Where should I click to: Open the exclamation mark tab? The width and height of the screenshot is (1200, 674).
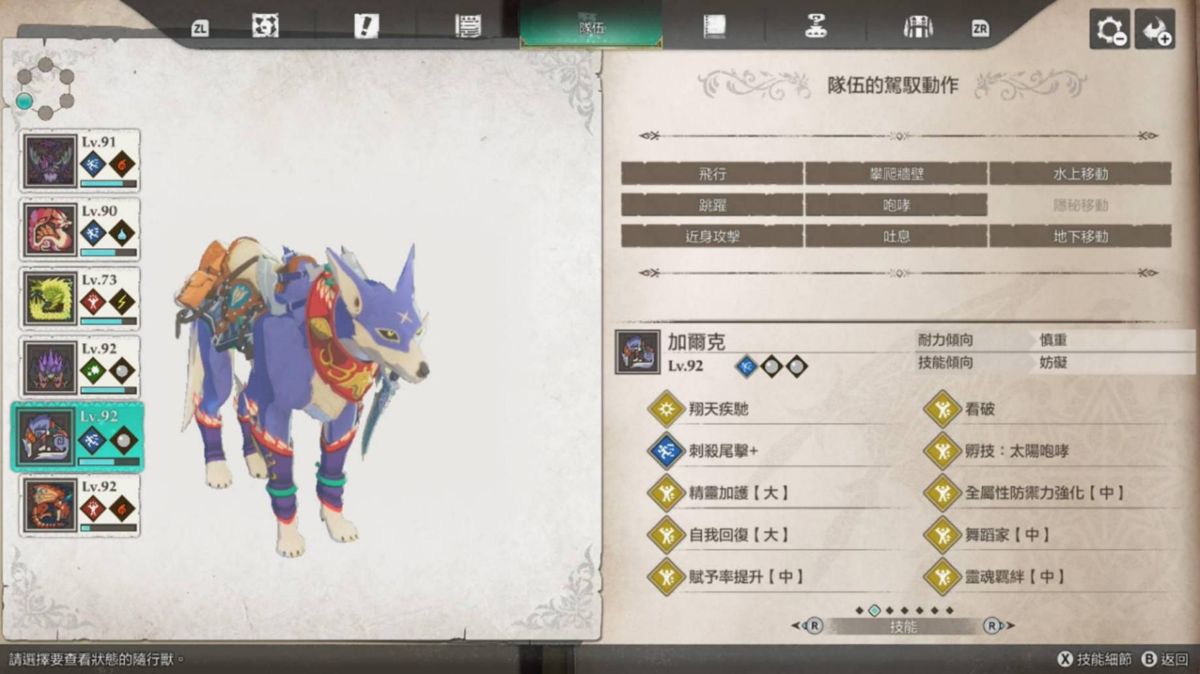click(x=367, y=27)
